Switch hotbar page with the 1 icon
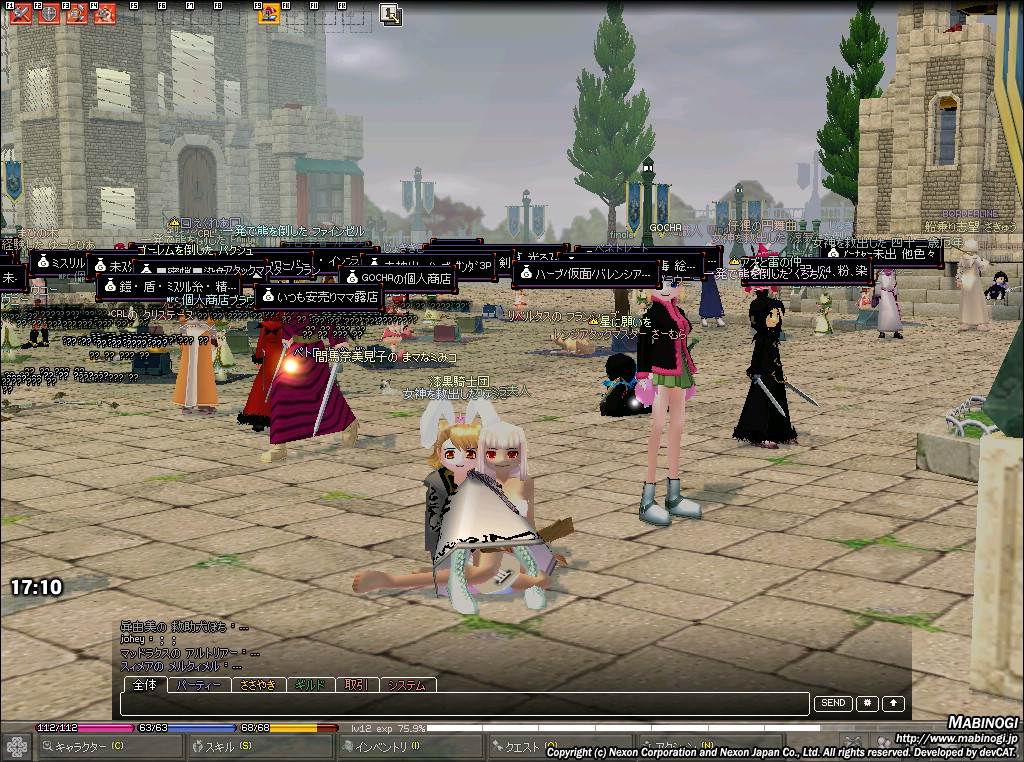Image resolution: width=1024 pixels, height=762 pixels. [390, 14]
